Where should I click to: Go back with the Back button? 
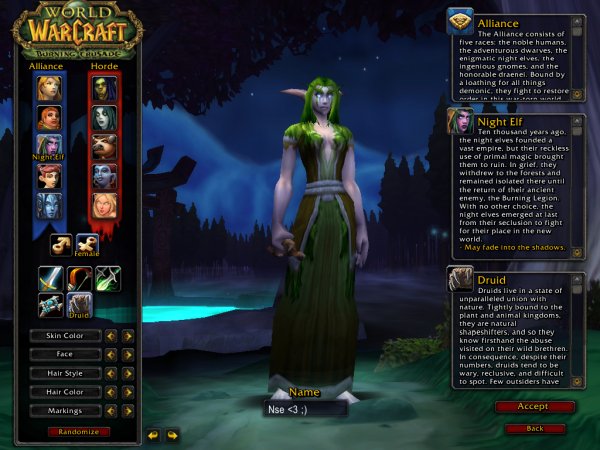click(x=534, y=428)
